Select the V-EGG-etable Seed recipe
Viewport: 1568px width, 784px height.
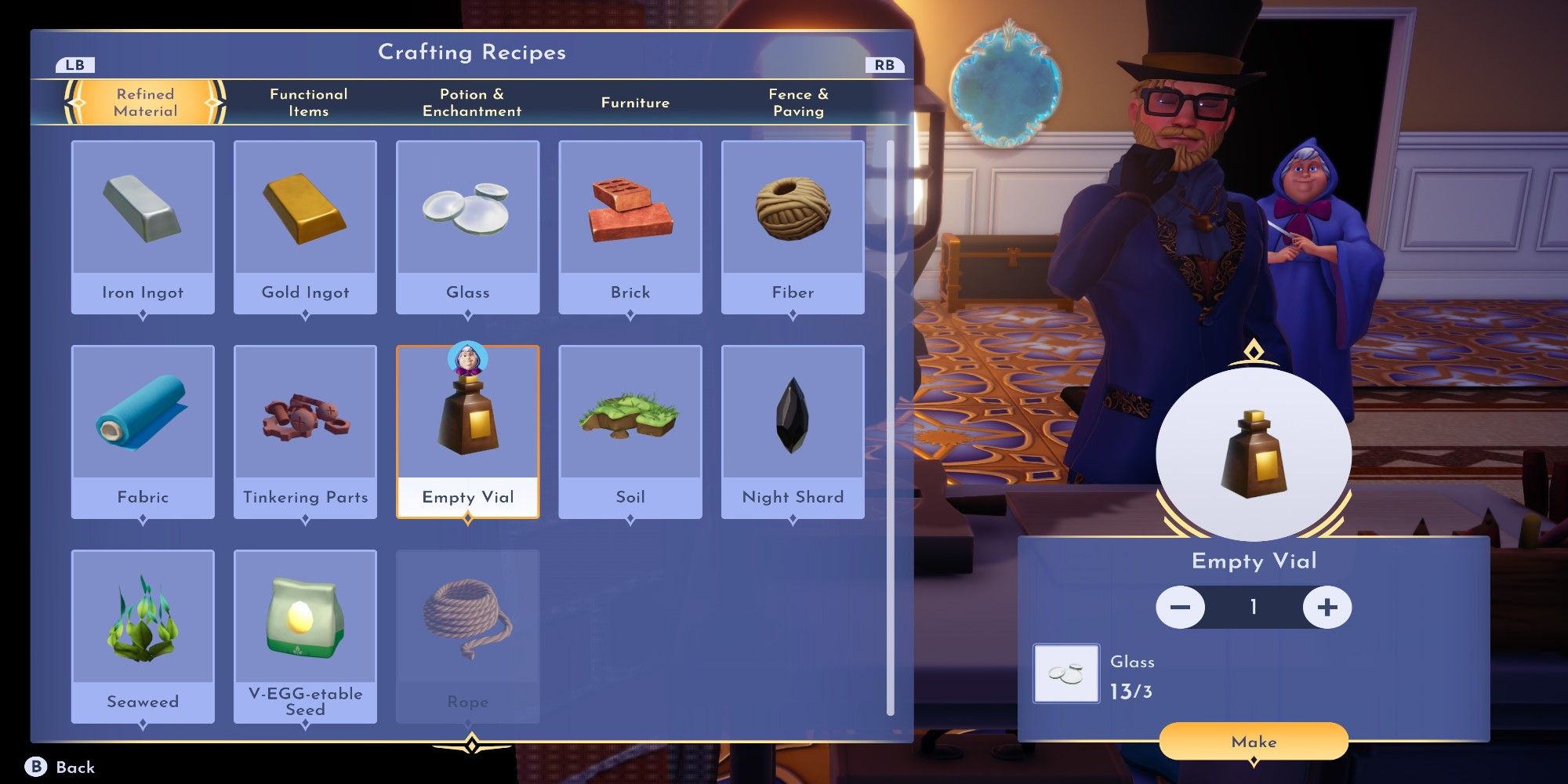[x=305, y=636]
